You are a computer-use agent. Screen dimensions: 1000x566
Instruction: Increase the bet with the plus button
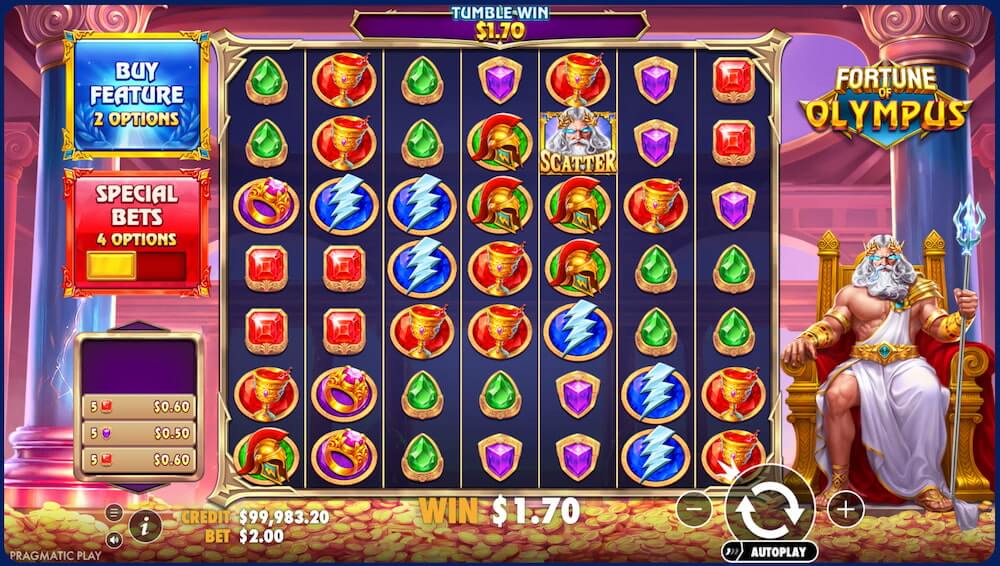(846, 509)
